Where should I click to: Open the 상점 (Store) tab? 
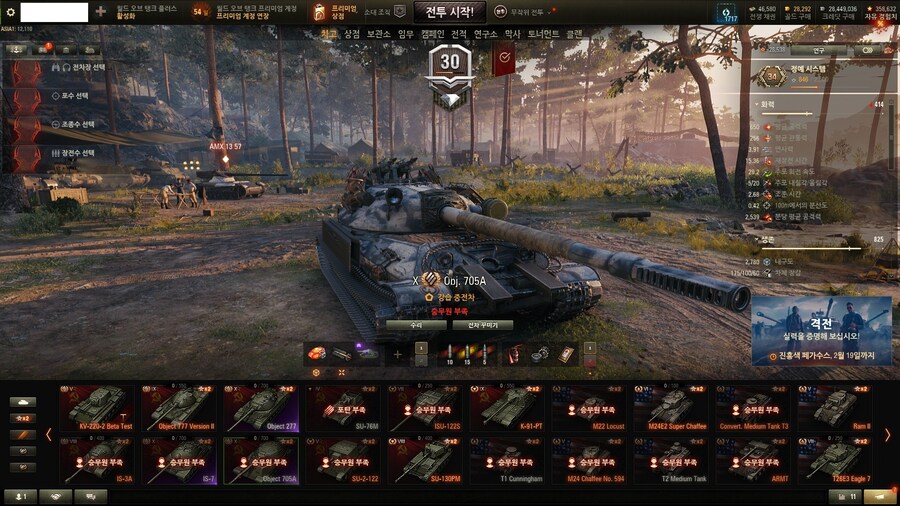point(352,34)
